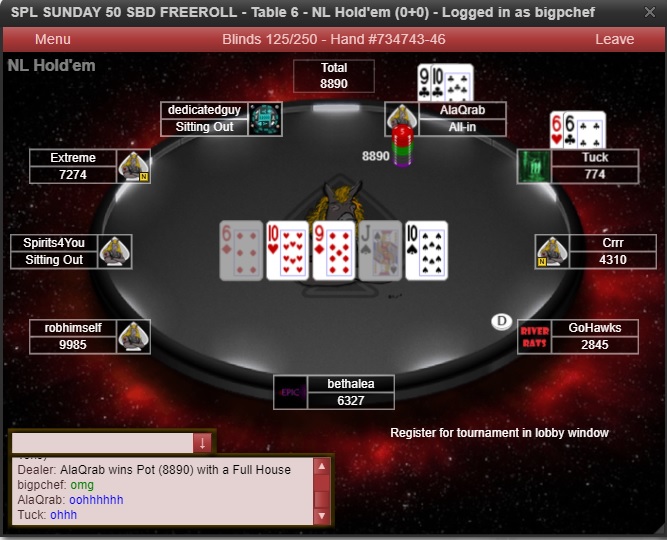667x540 pixels.
Task: Click the red arrow button beside chat input
Action: [203, 442]
